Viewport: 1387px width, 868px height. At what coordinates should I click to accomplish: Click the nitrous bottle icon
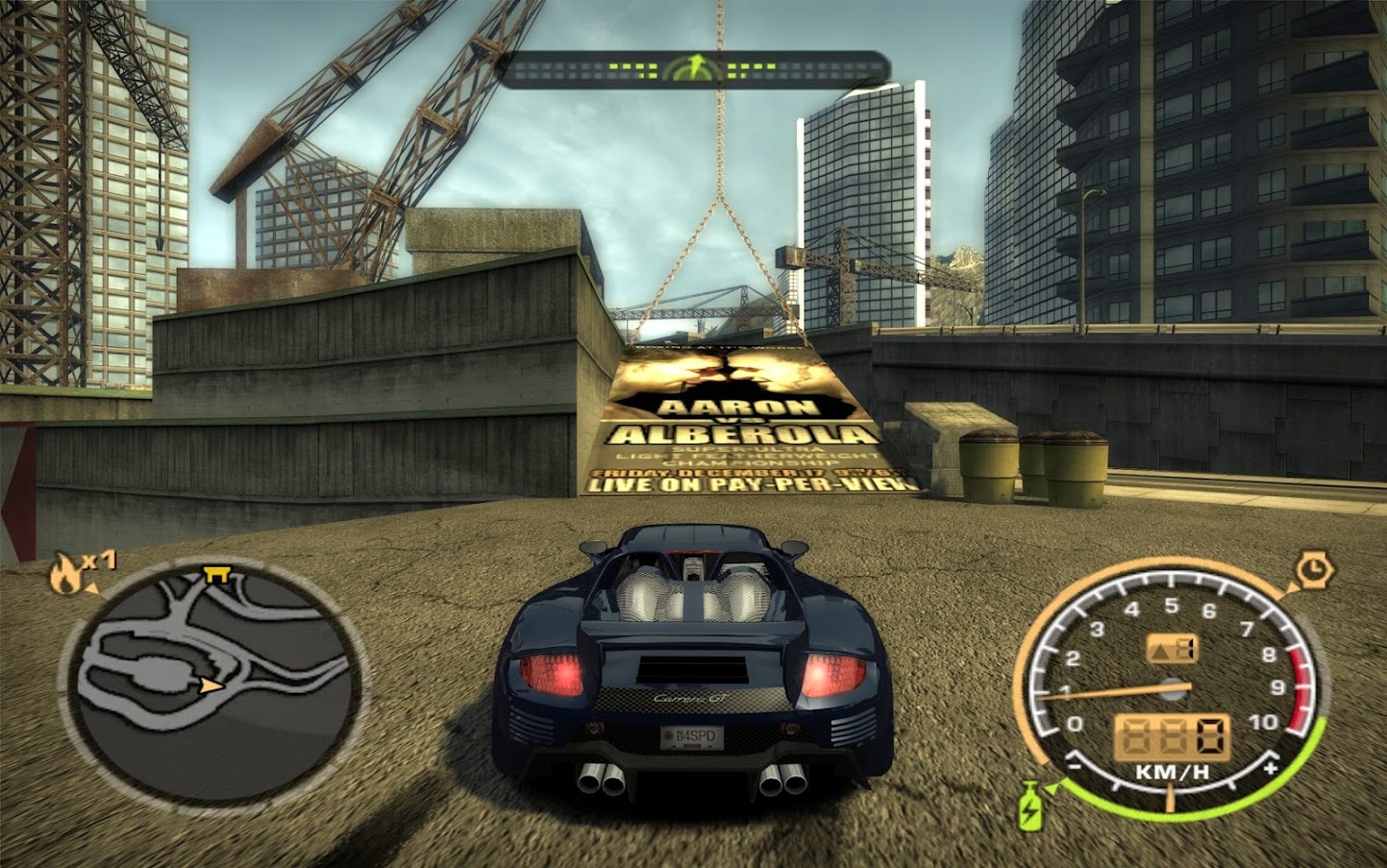click(x=1029, y=806)
